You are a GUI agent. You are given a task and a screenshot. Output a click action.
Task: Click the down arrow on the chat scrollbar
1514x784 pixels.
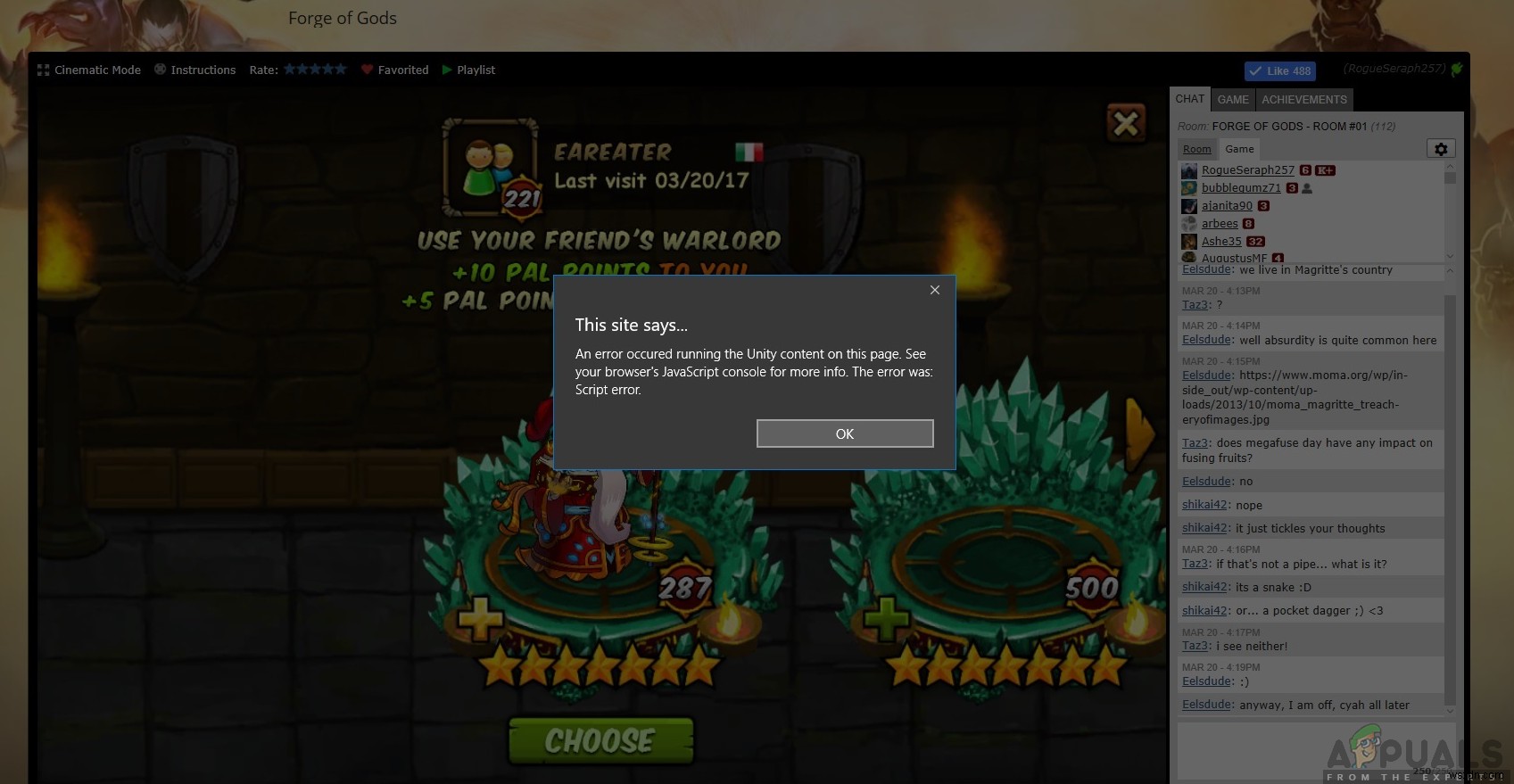(1450, 711)
